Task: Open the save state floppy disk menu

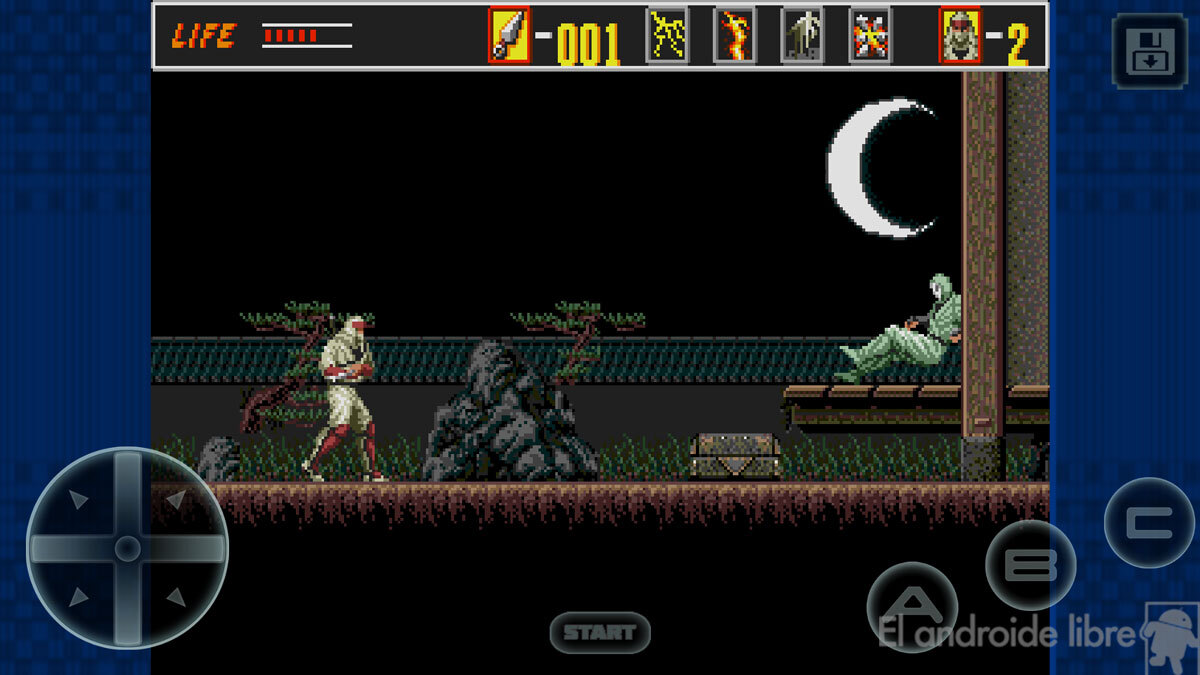Action: pos(1149,52)
